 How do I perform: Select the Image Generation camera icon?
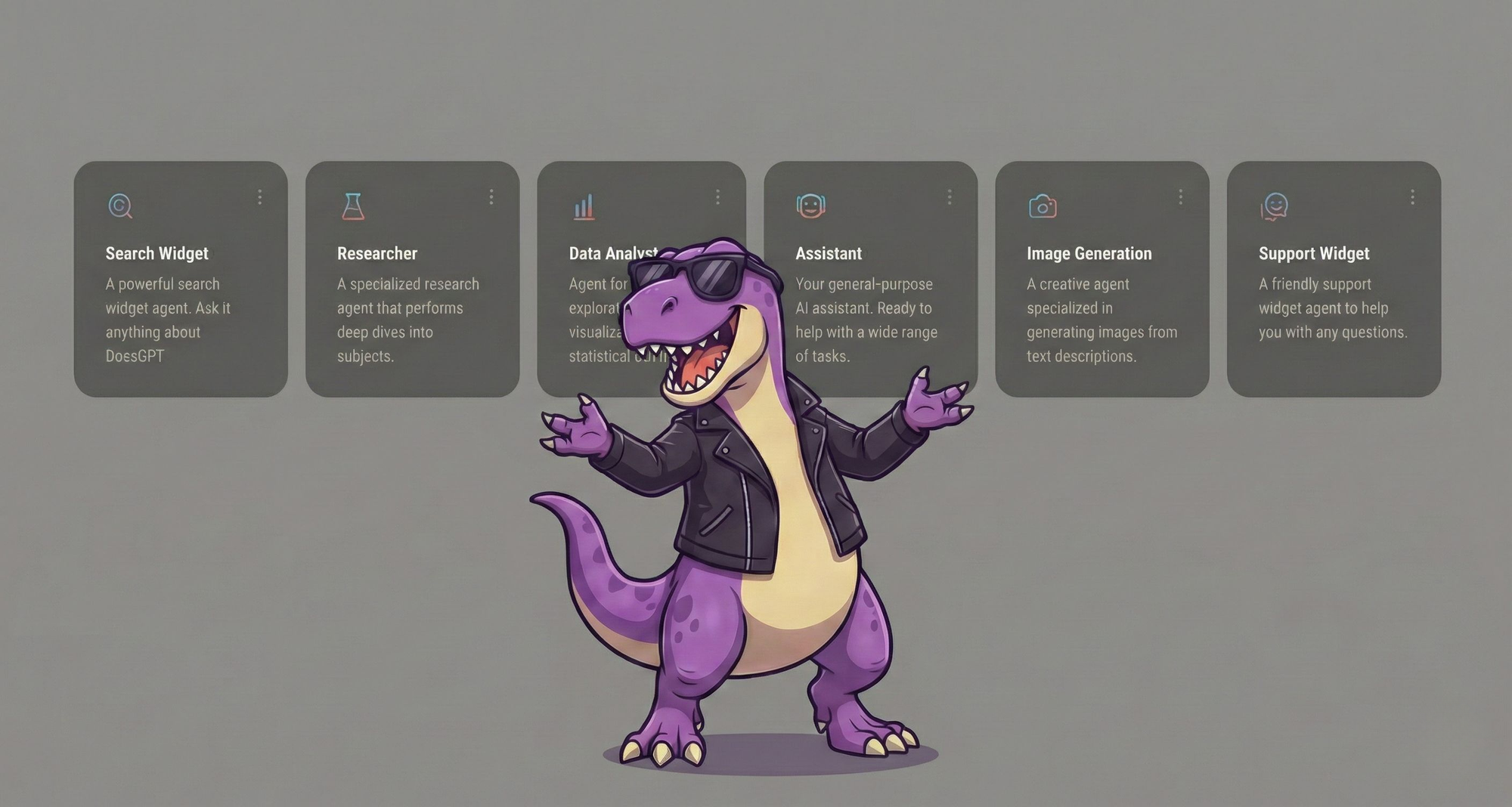tap(1043, 206)
